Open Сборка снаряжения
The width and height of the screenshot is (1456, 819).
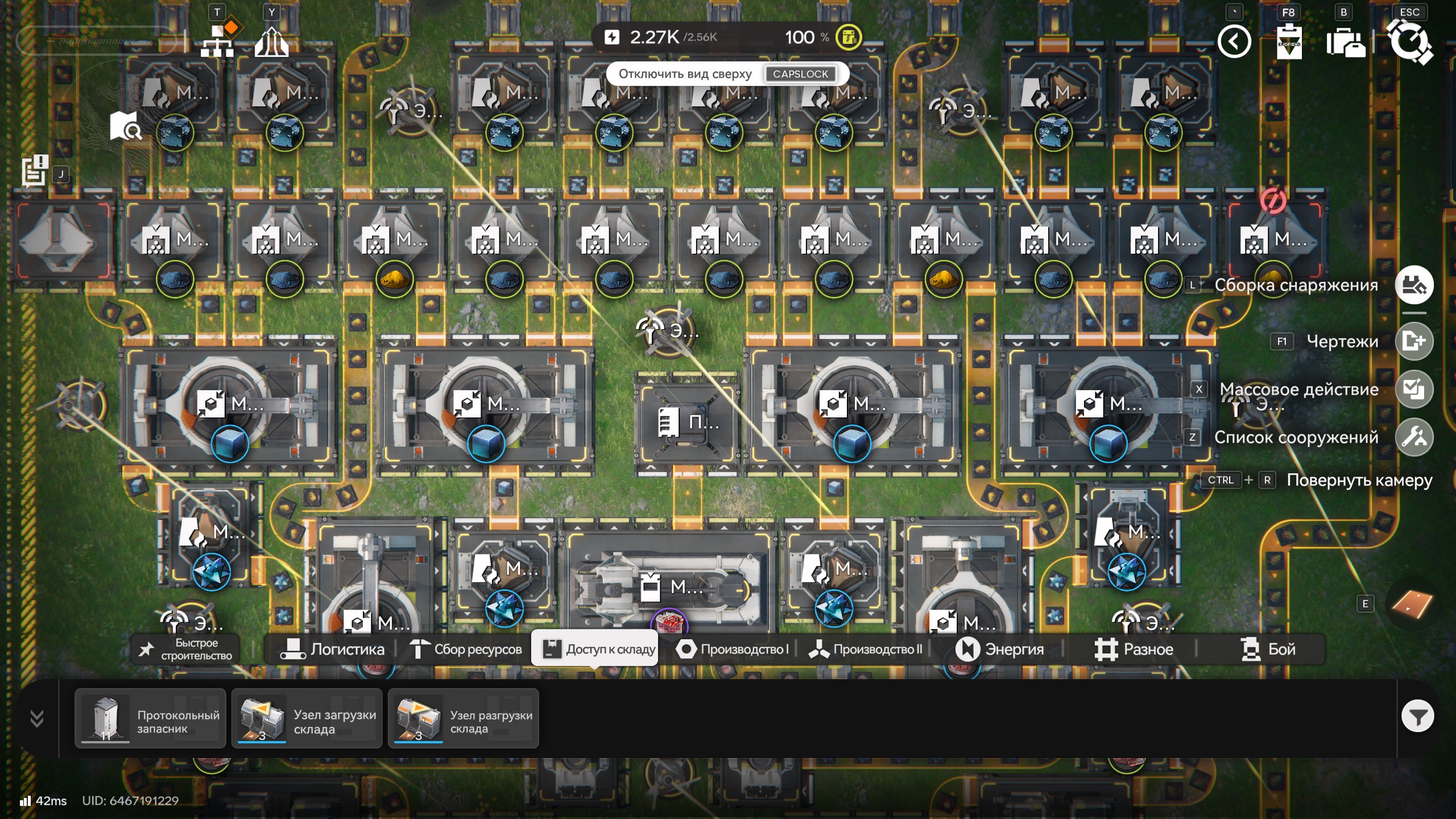[x=1414, y=285]
